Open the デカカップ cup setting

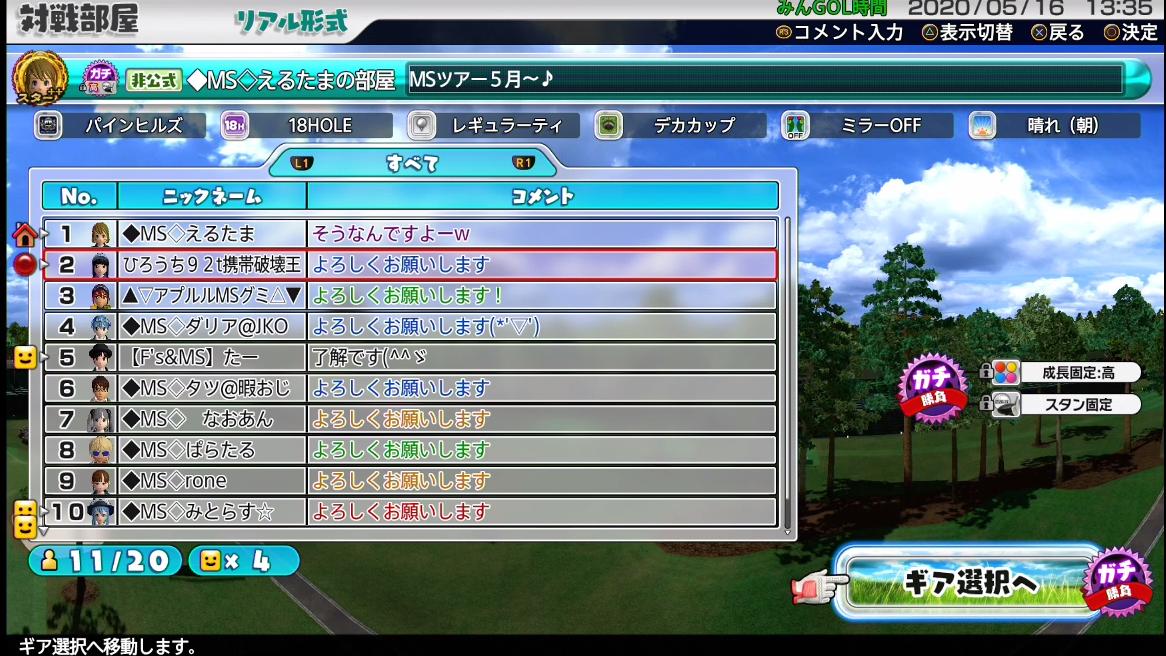[x=680, y=126]
